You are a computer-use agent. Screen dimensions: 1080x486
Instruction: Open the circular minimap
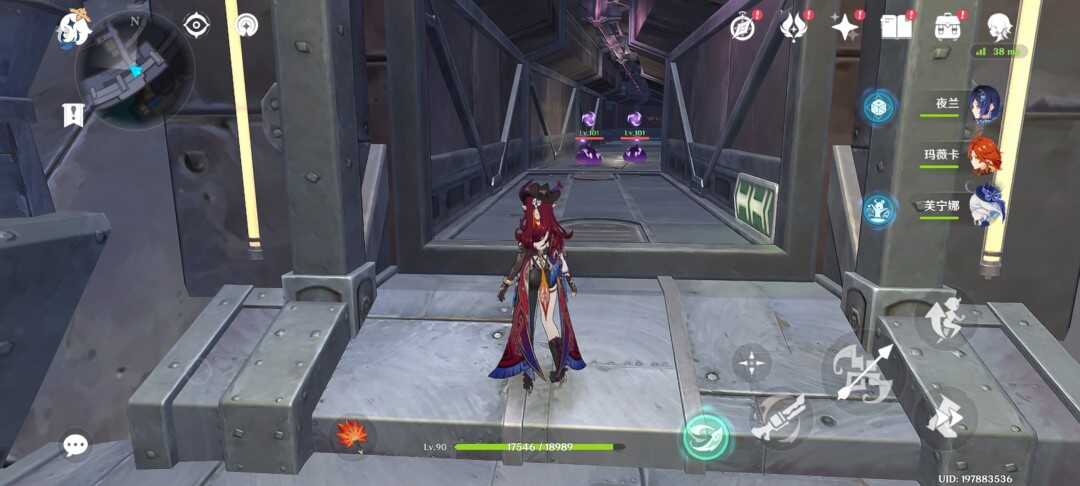(x=135, y=70)
